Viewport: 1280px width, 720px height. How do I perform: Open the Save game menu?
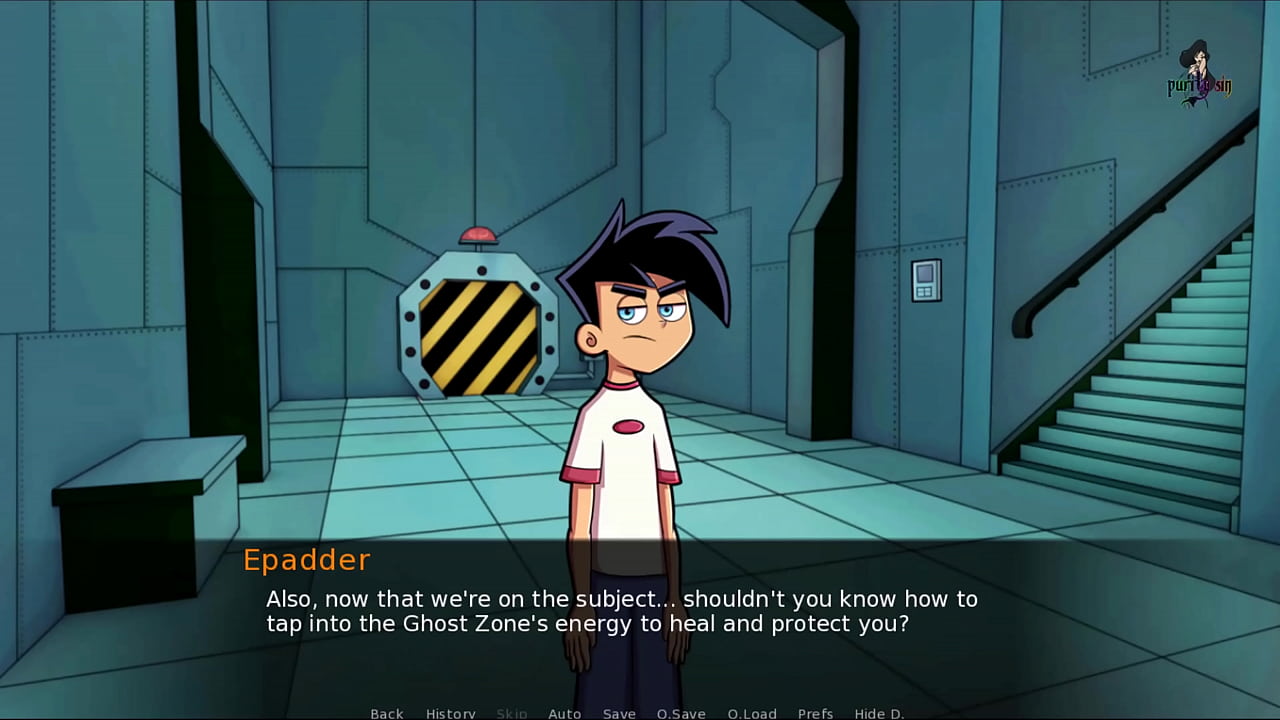pos(619,713)
